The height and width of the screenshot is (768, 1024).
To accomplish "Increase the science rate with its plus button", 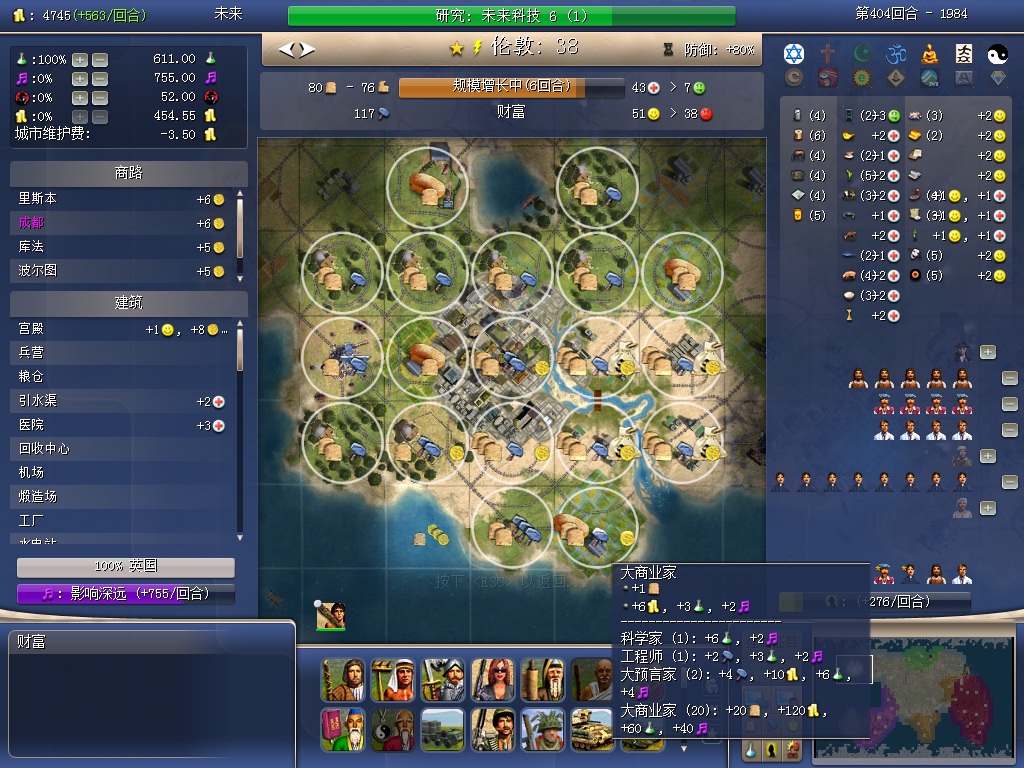I will (80, 60).
